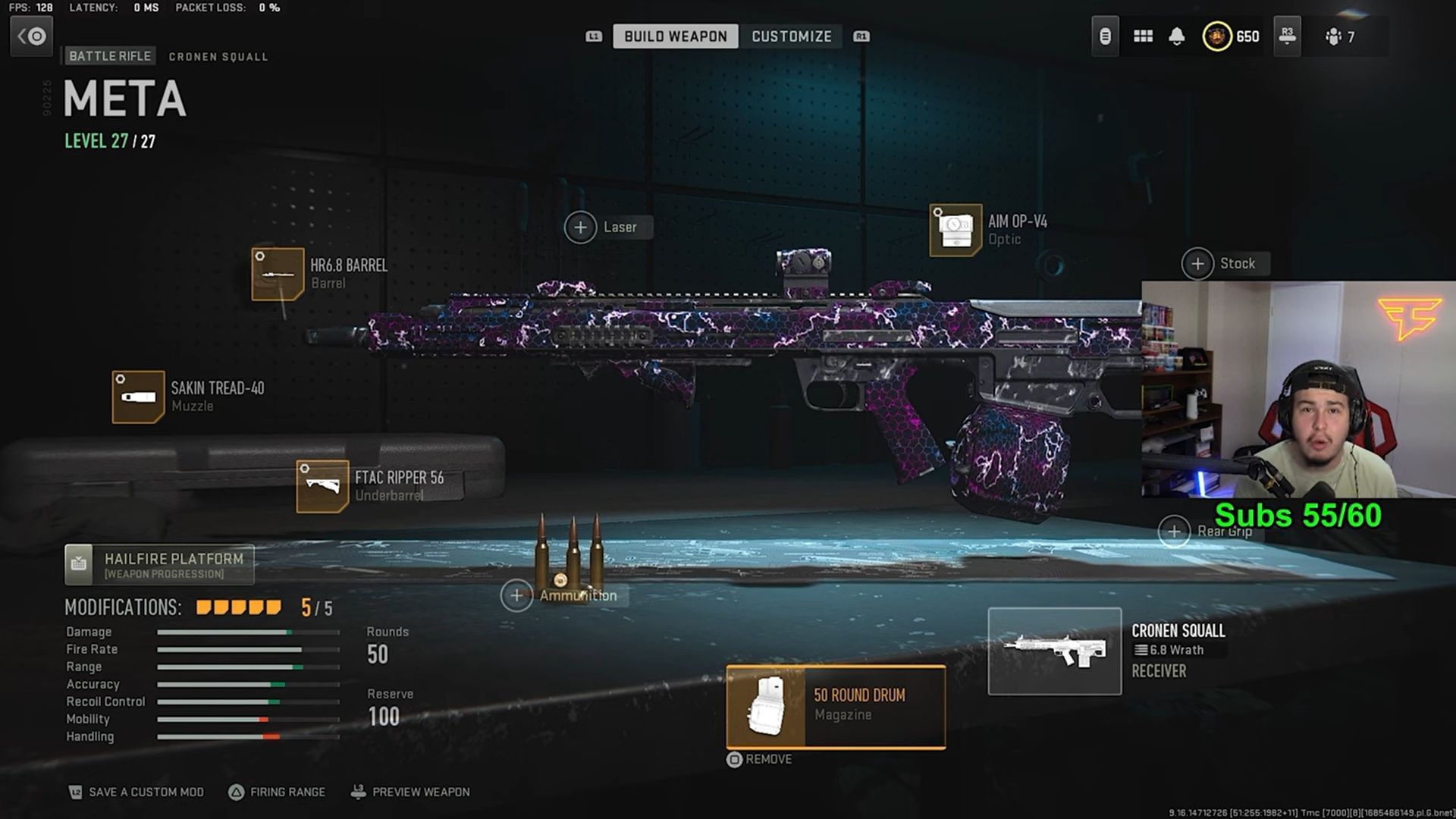
Task: Open the Customize tab
Action: coord(791,36)
